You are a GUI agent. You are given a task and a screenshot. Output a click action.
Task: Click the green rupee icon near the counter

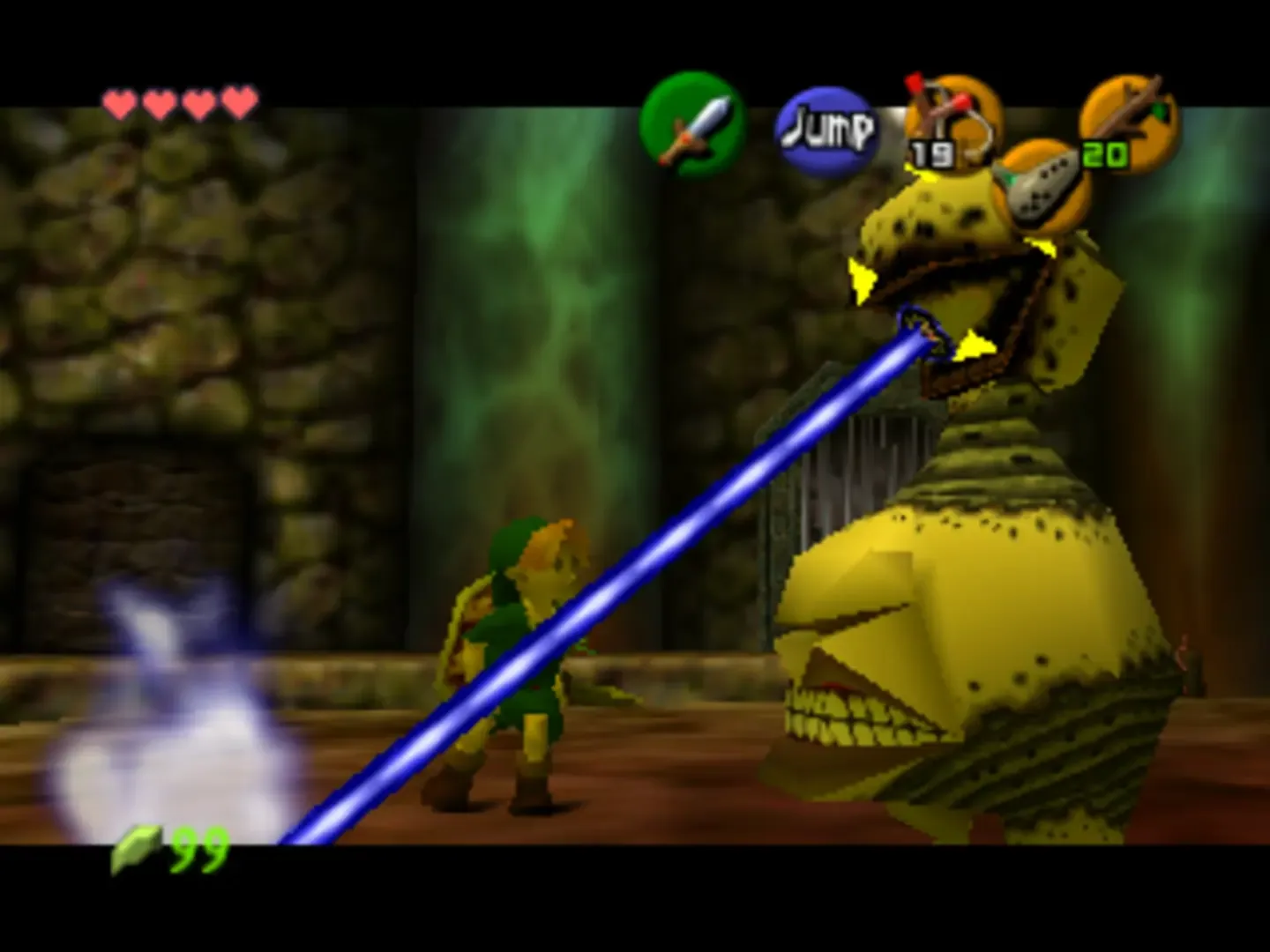point(137,849)
